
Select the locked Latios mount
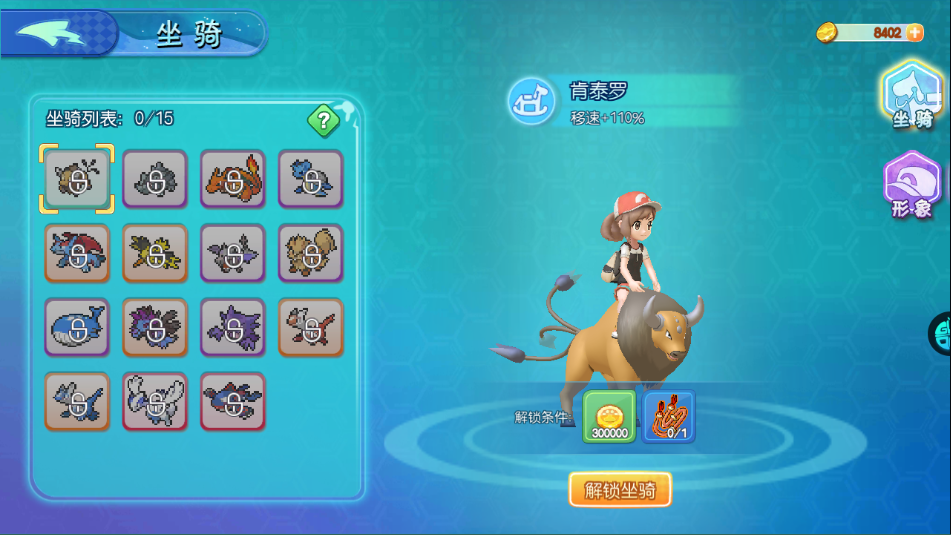click(x=77, y=401)
